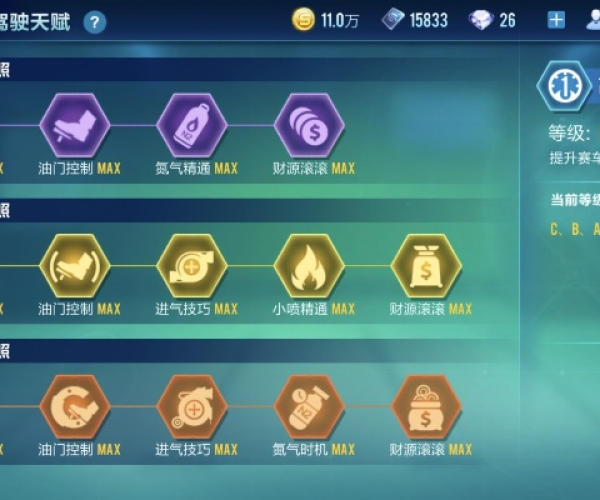600x500 pixels.
Task: Choose the orange 进气技巧 turbo talent
Action: coord(191,407)
